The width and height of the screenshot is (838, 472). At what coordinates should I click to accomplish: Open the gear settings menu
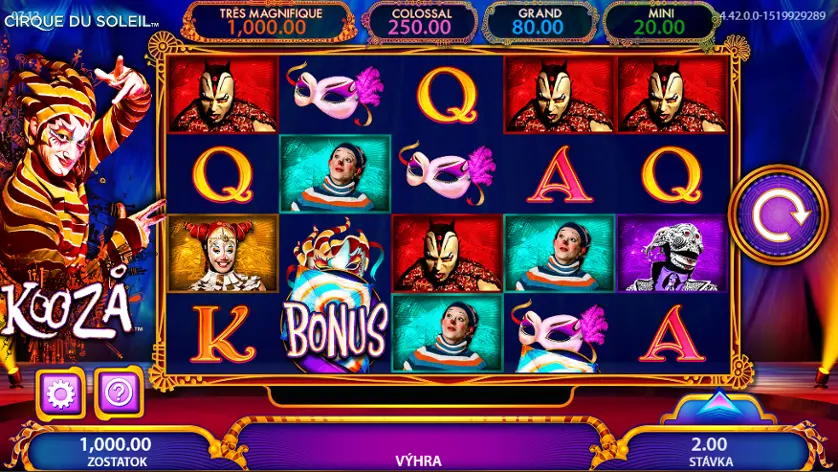pyautogui.click(x=60, y=393)
